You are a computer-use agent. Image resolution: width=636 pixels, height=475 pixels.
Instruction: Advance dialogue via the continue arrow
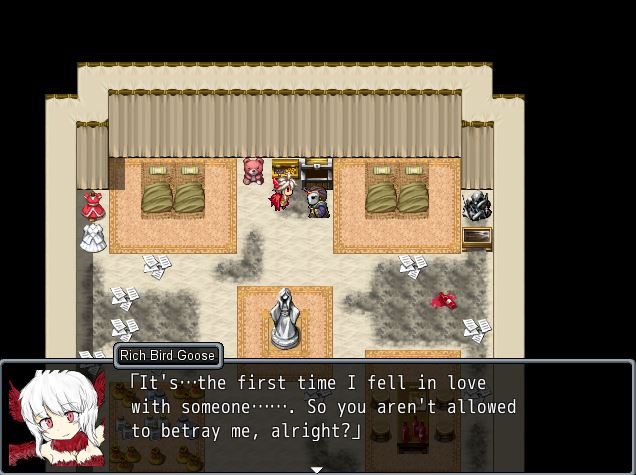tap(317, 469)
